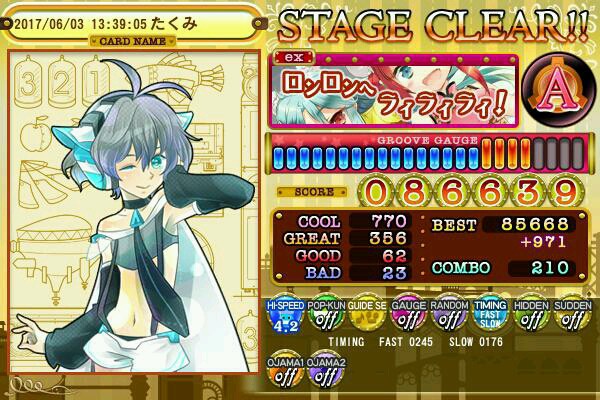Toggle the RANDOM option icon
This screenshot has height=400, width=600.
(448, 316)
